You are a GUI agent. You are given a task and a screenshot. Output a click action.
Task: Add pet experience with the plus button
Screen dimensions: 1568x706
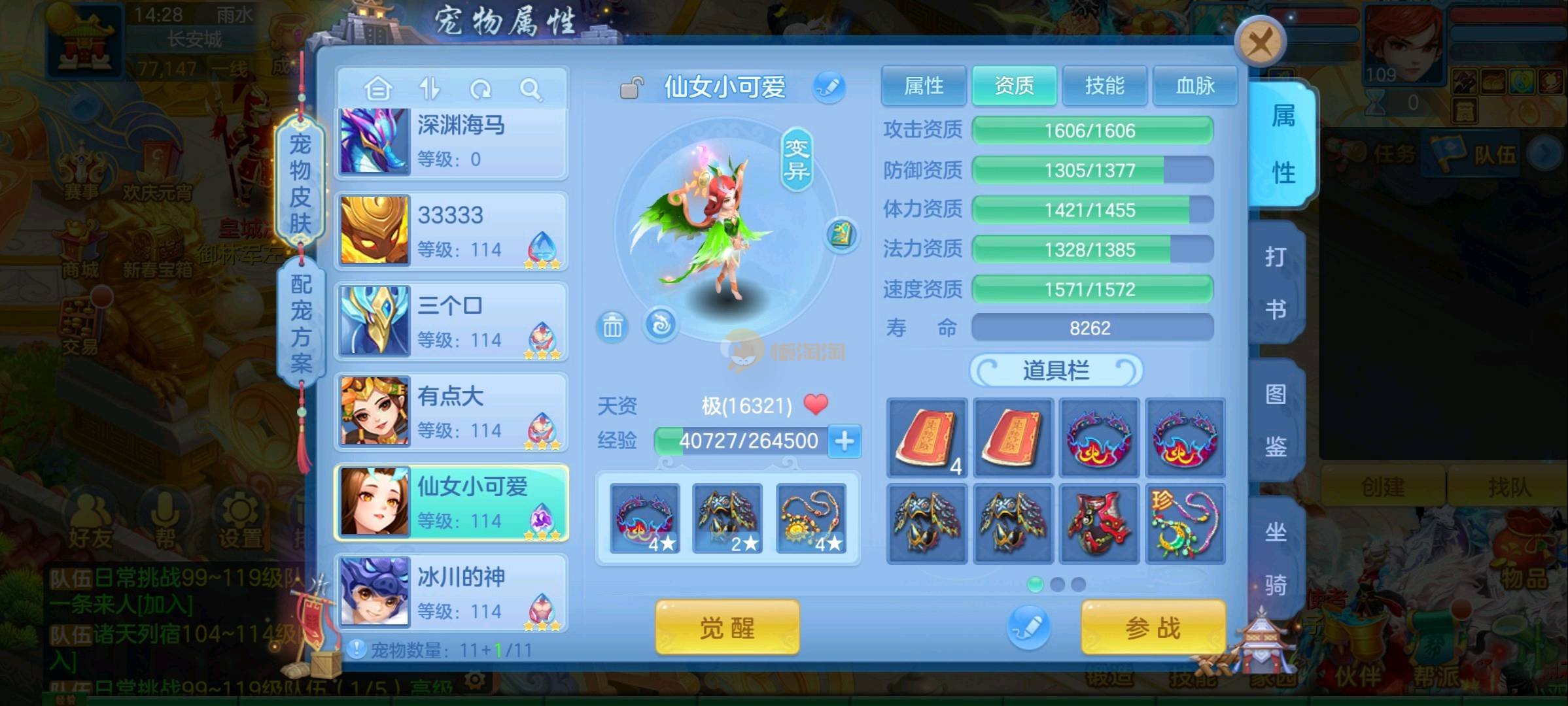pyautogui.click(x=844, y=441)
